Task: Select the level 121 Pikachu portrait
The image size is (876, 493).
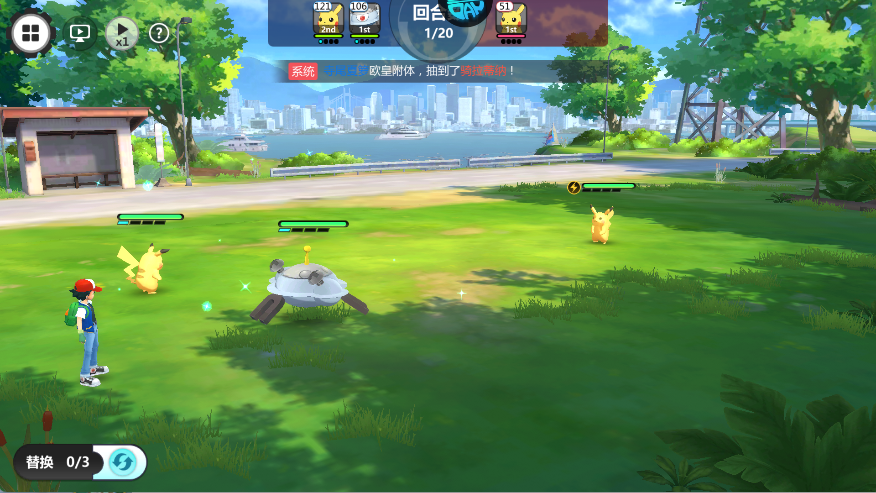Action: (x=328, y=19)
